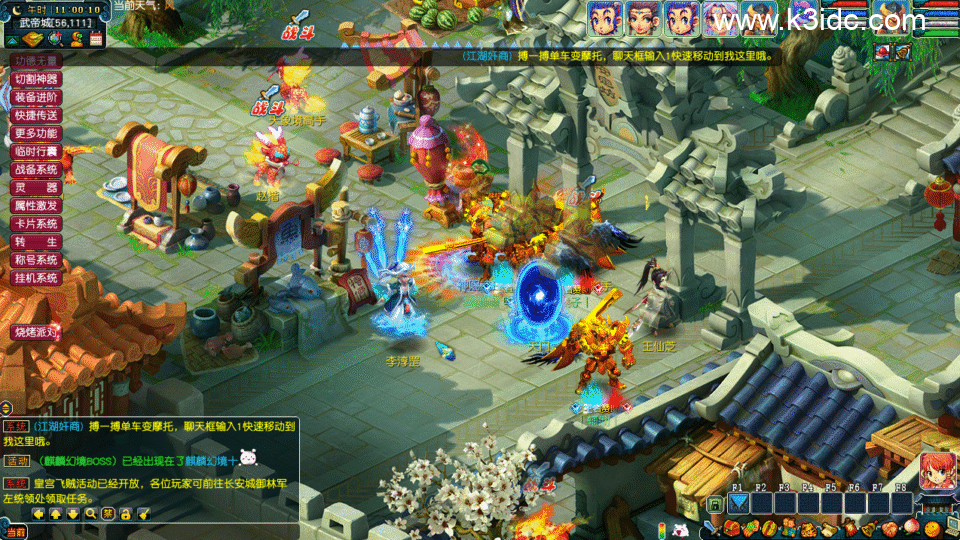Open 挂机系统 auto-play system
Viewport: 960px width, 540px height.
tap(37, 278)
